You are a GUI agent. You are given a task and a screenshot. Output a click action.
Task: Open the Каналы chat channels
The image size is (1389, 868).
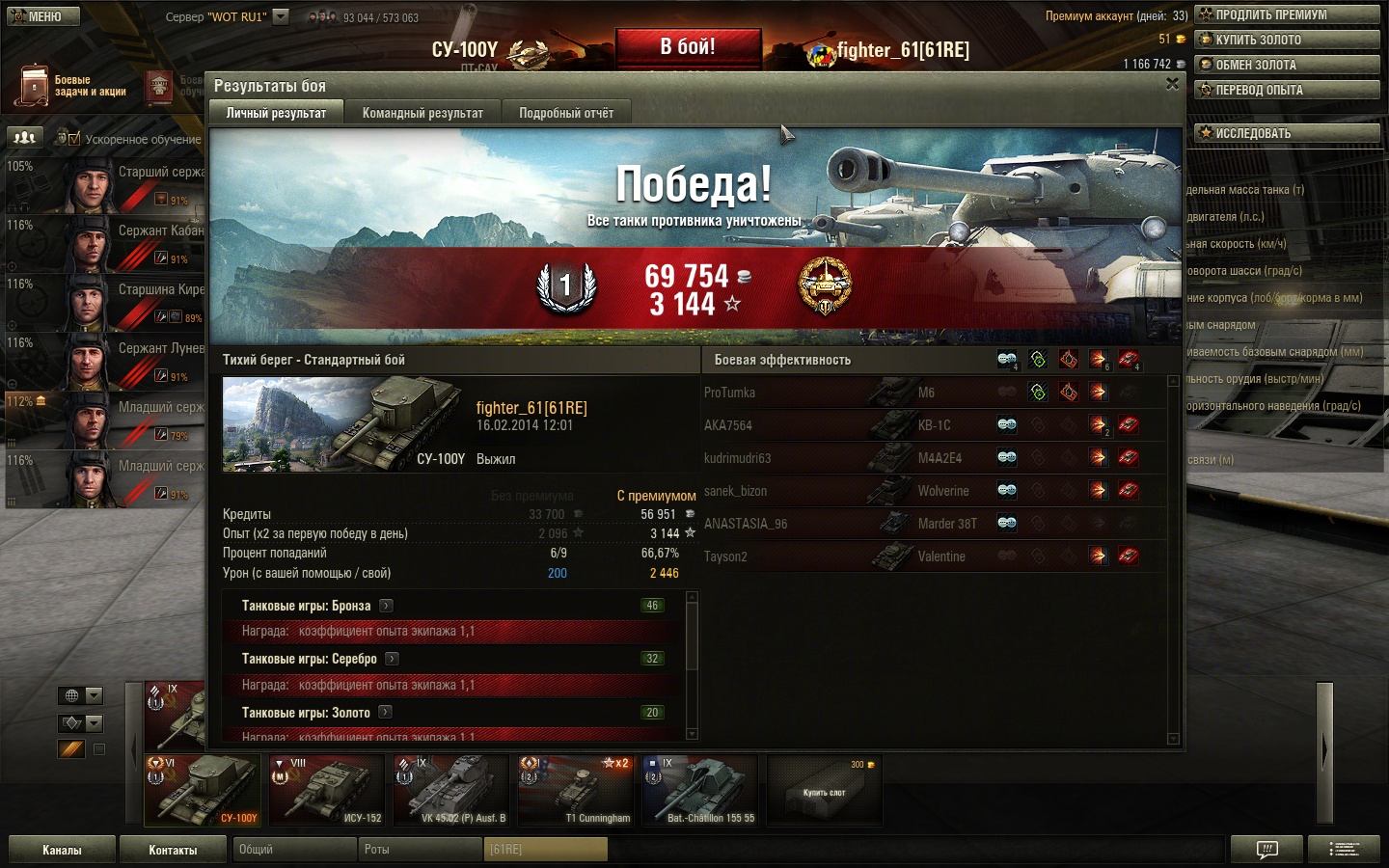(x=62, y=850)
